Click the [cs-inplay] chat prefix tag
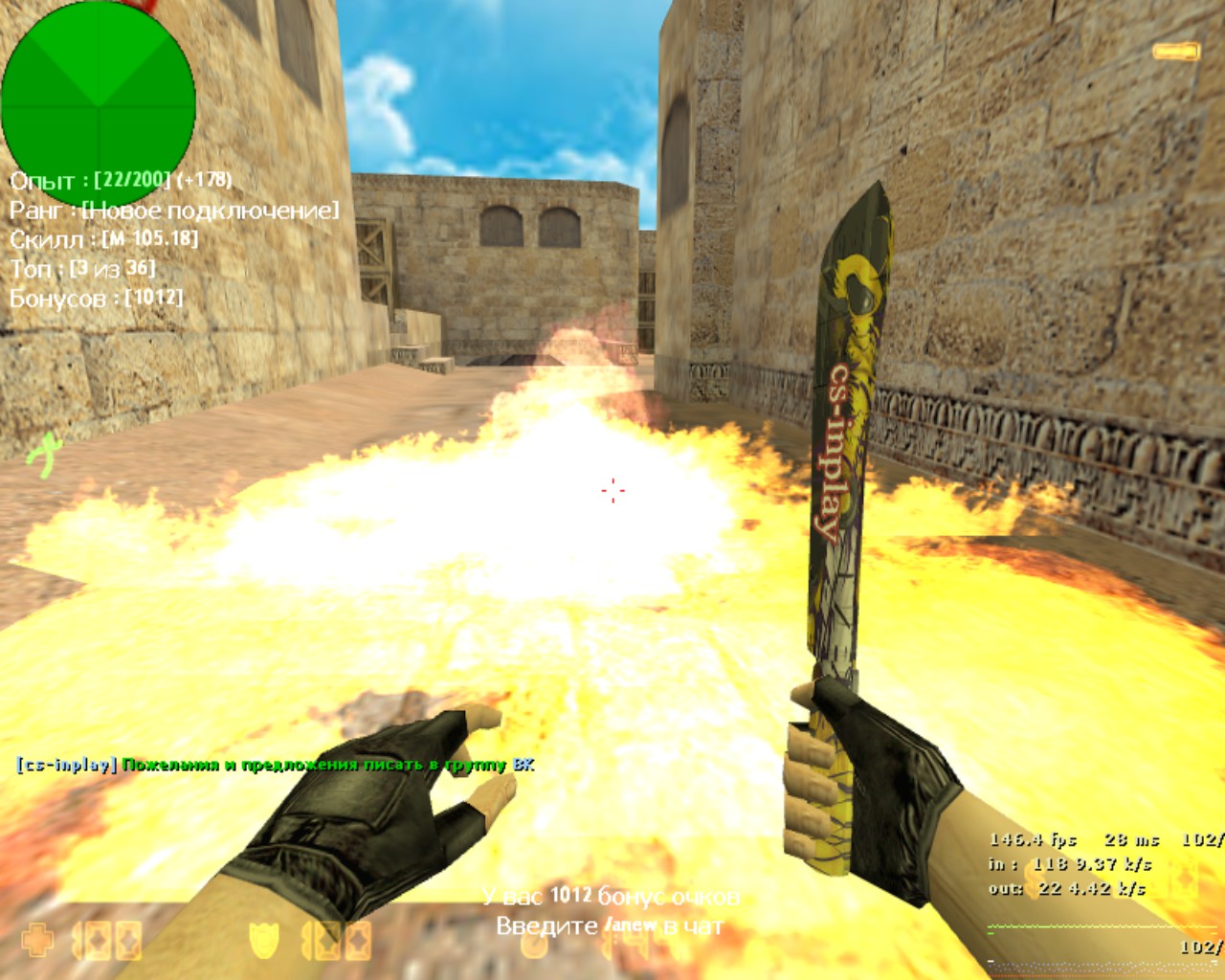 click(x=64, y=764)
